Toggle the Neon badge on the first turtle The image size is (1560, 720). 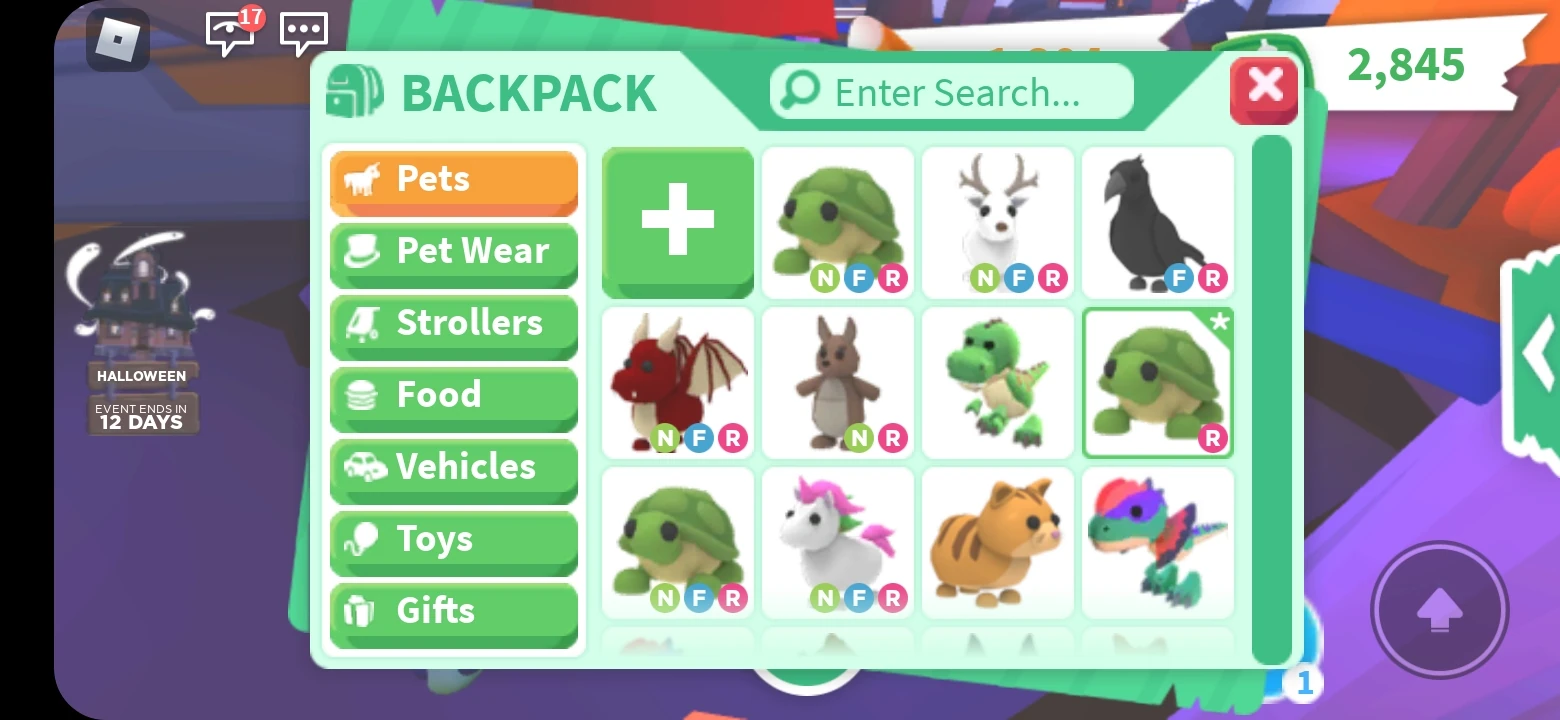pos(822,279)
